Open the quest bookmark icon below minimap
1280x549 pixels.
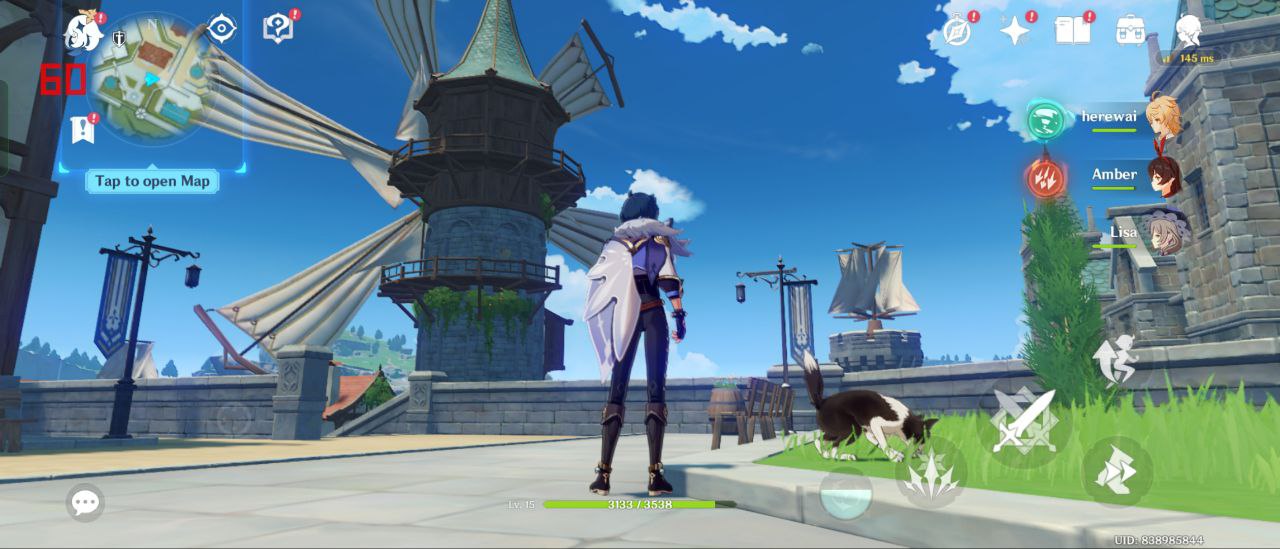82,128
